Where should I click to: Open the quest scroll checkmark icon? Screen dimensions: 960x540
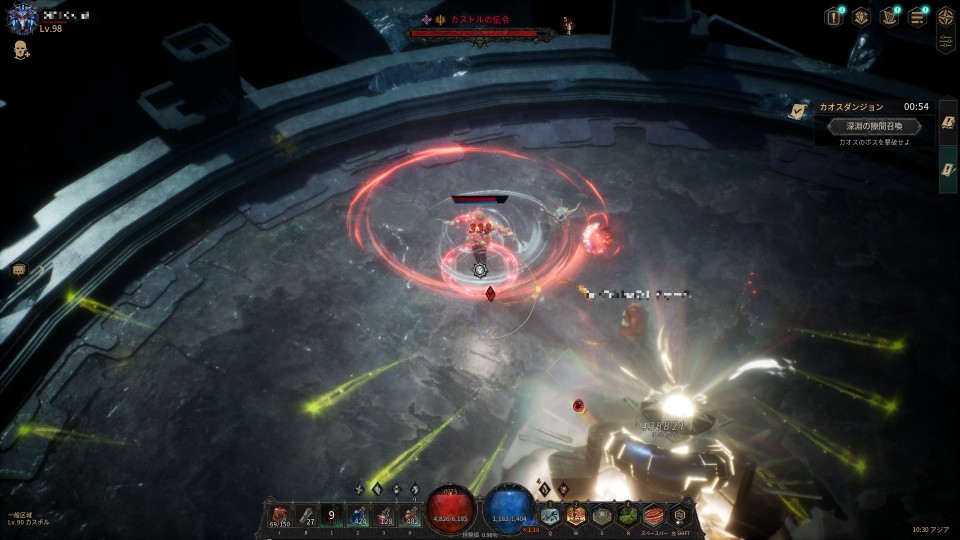pyautogui.click(x=798, y=111)
